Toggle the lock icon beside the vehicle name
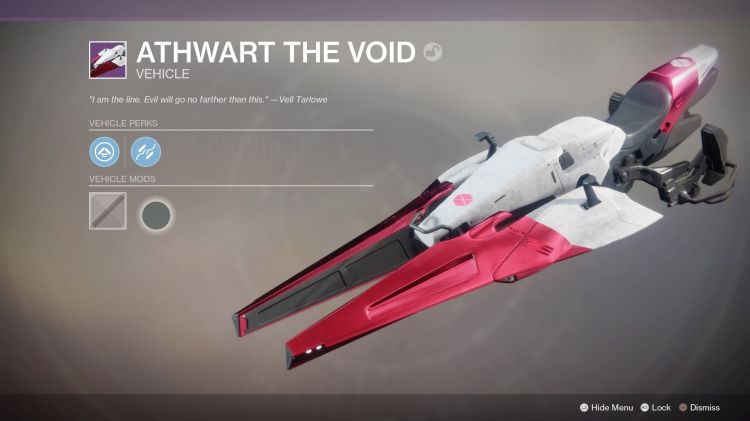 click(x=431, y=52)
